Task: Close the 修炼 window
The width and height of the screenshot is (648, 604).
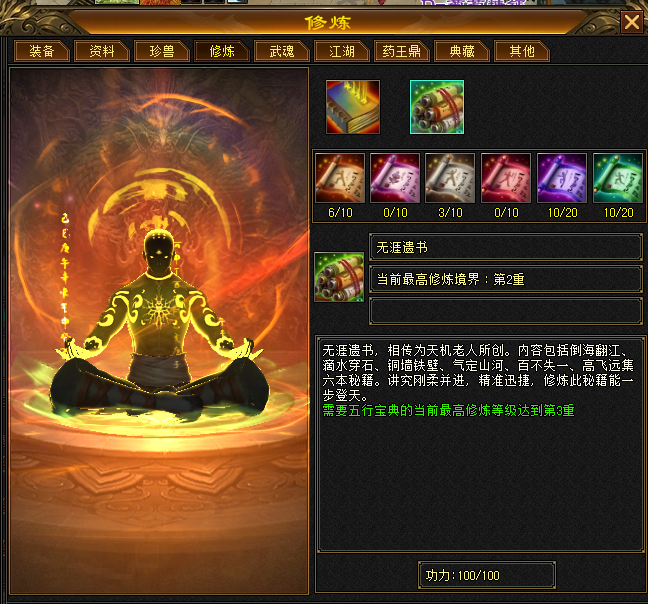Action: coord(631,22)
